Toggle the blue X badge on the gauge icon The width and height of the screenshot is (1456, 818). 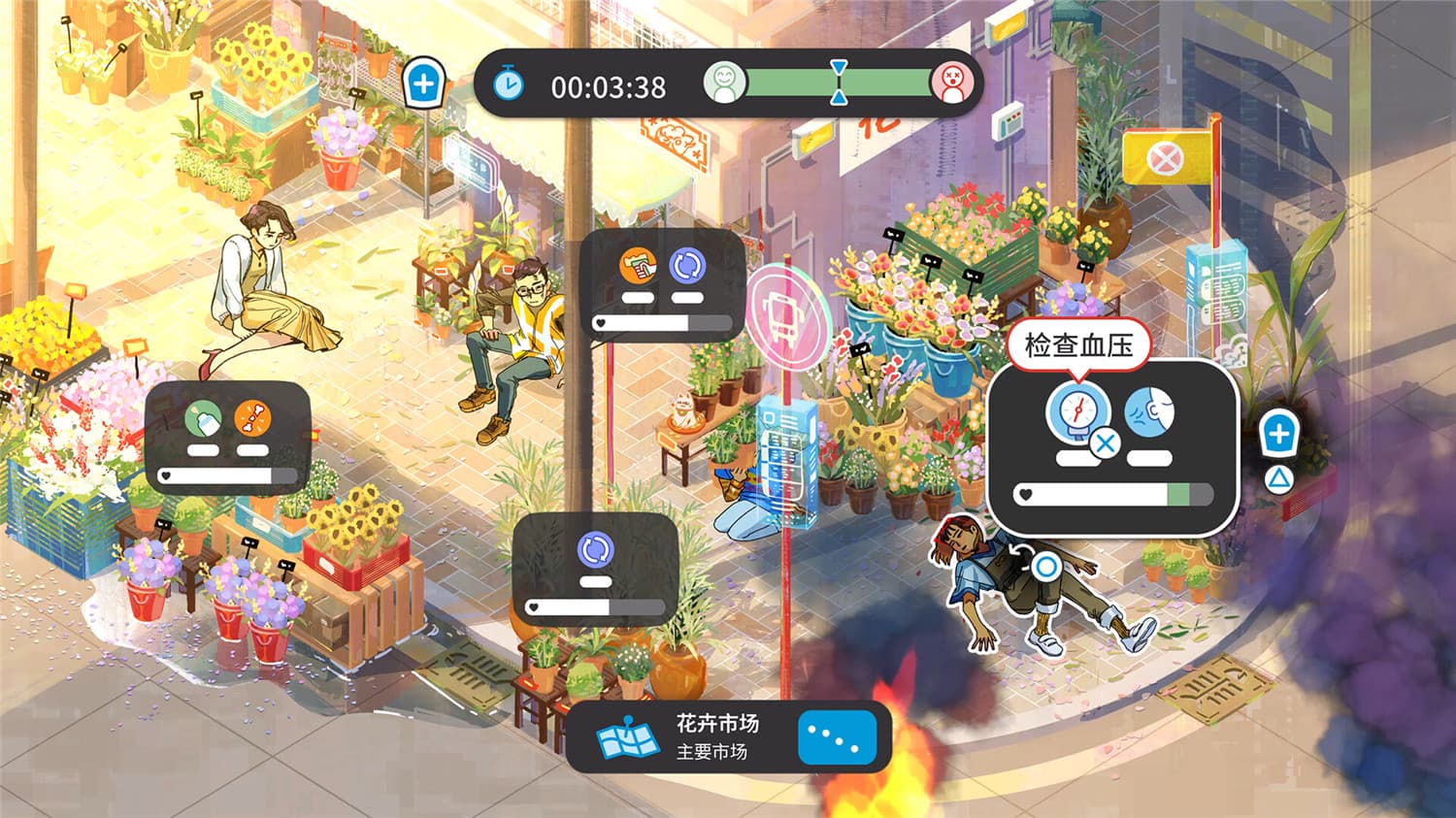(1103, 443)
